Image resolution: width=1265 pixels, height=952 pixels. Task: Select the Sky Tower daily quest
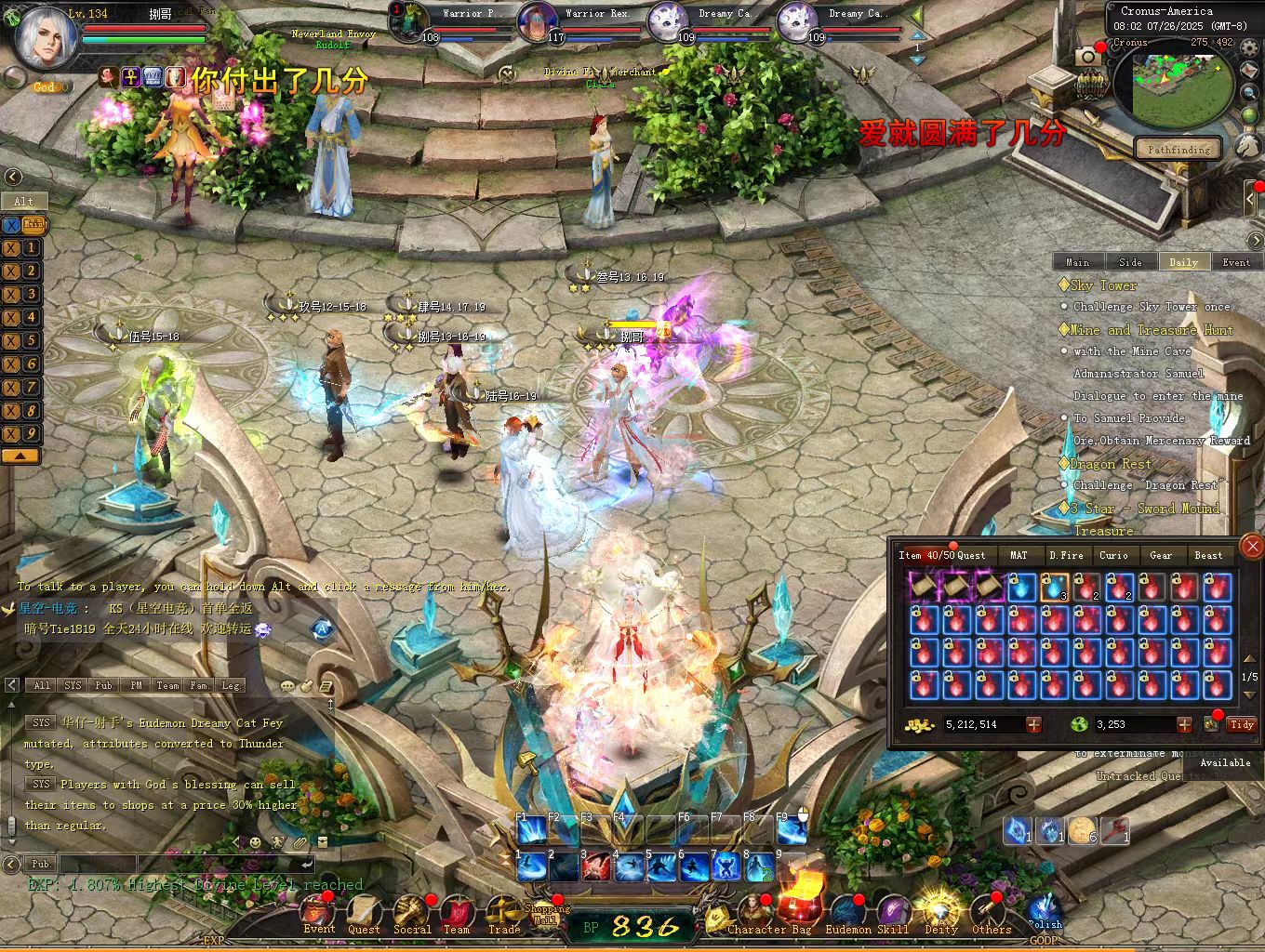point(1104,285)
